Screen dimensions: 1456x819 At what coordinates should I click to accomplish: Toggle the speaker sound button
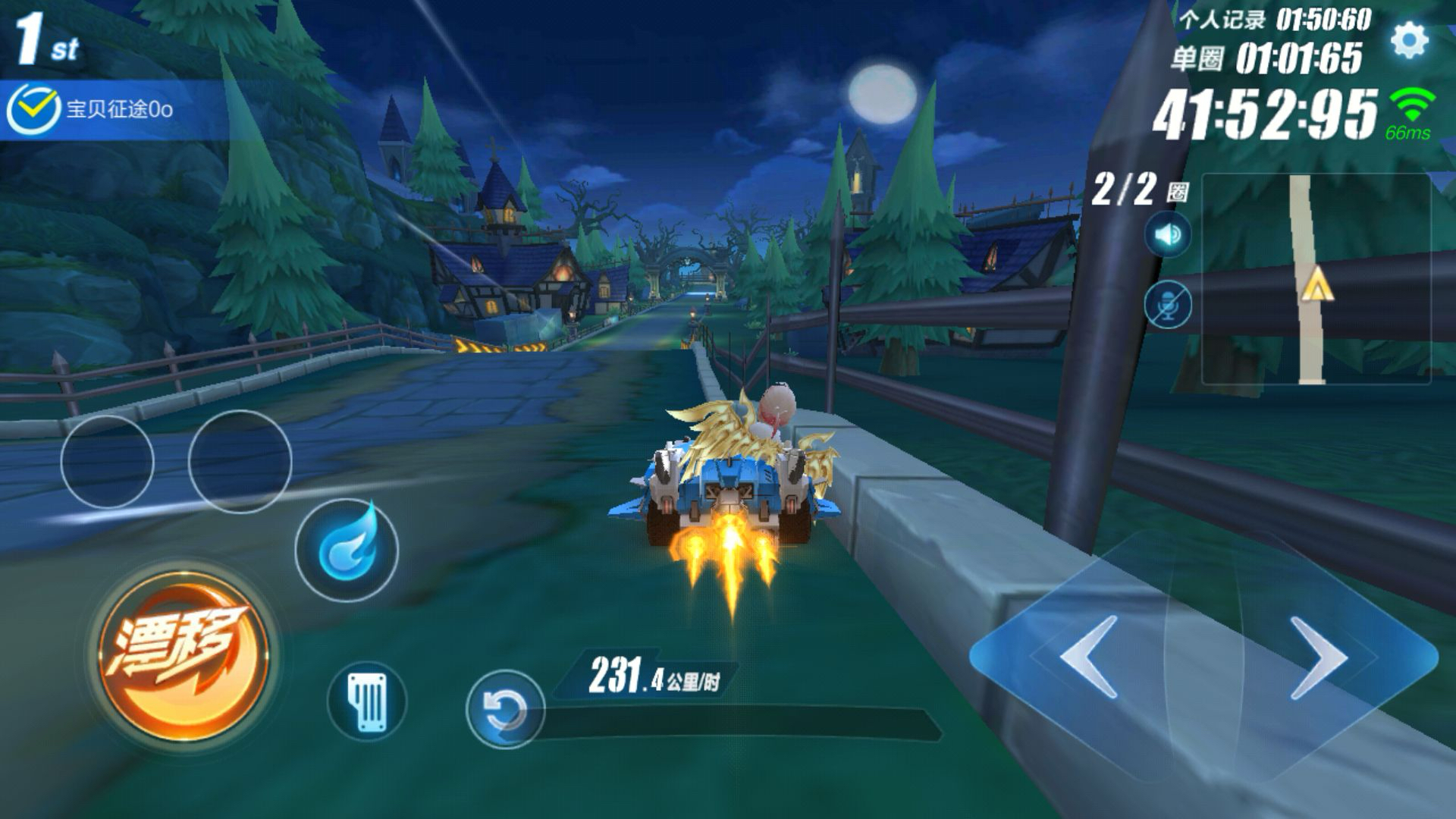pyautogui.click(x=1168, y=235)
